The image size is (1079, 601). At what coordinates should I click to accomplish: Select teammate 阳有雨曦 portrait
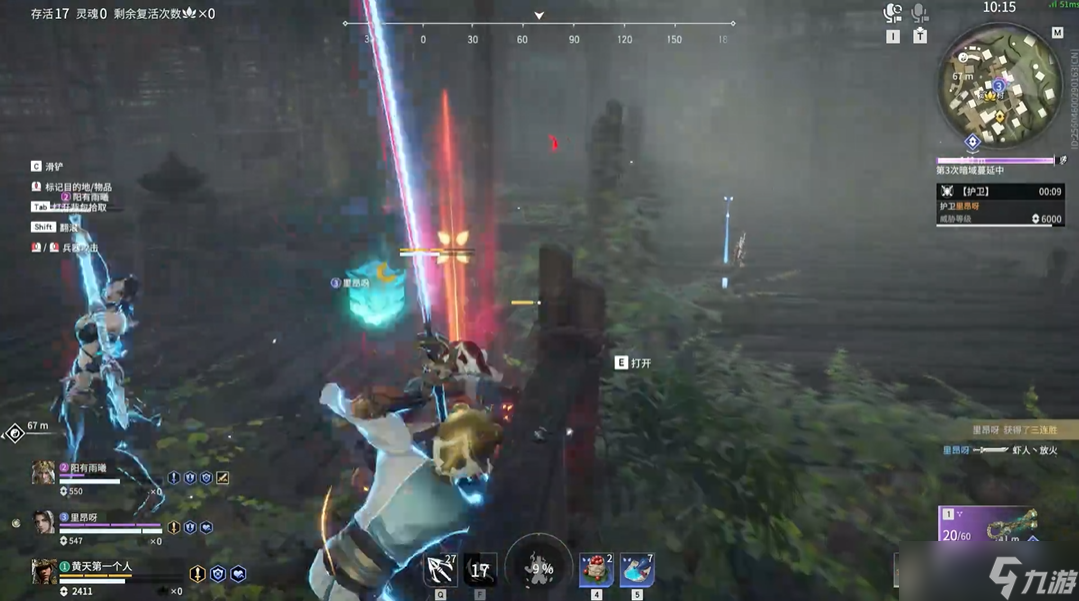click(x=43, y=473)
